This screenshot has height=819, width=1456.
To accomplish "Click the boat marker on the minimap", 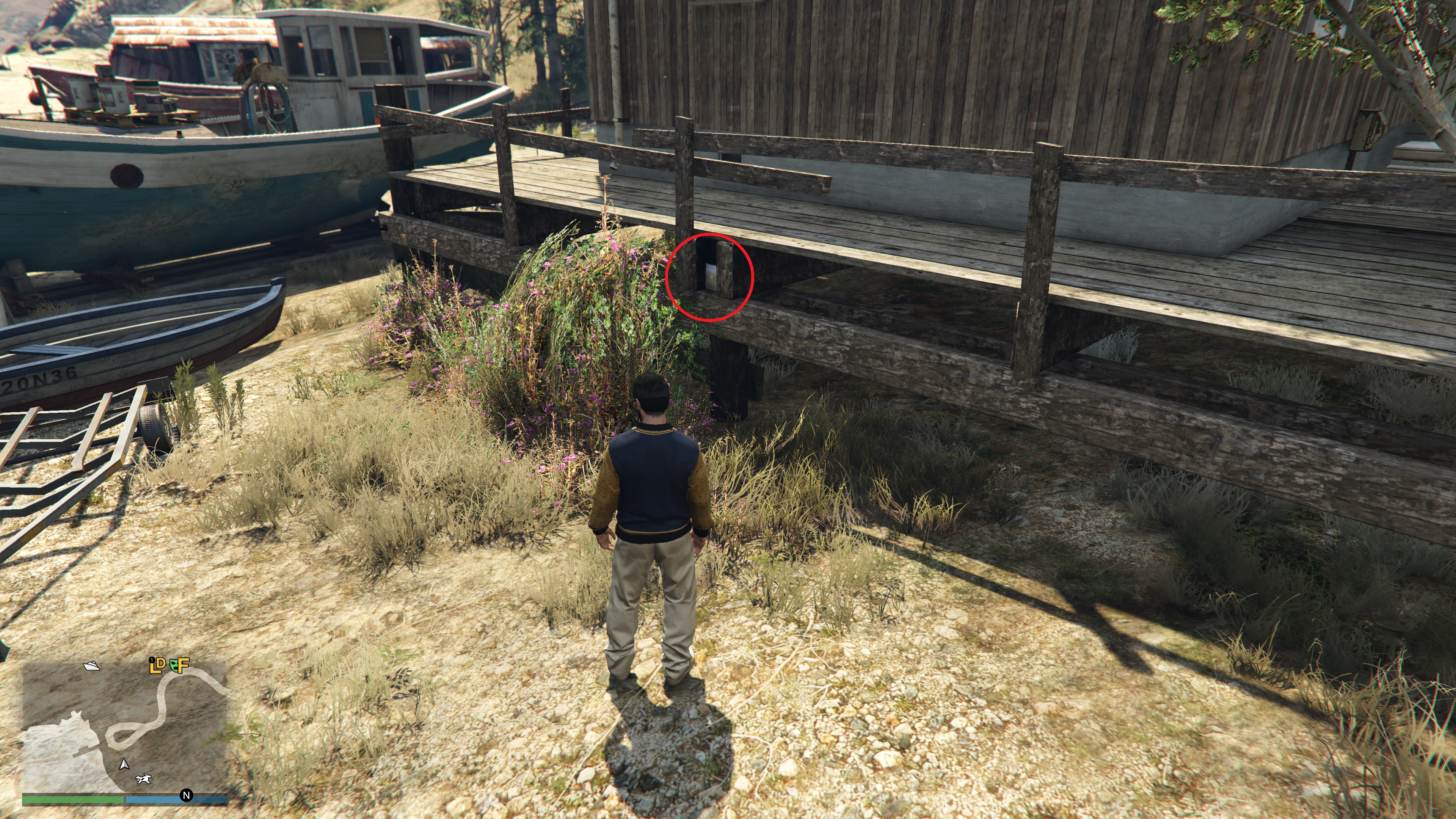I will pyautogui.click(x=91, y=665).
